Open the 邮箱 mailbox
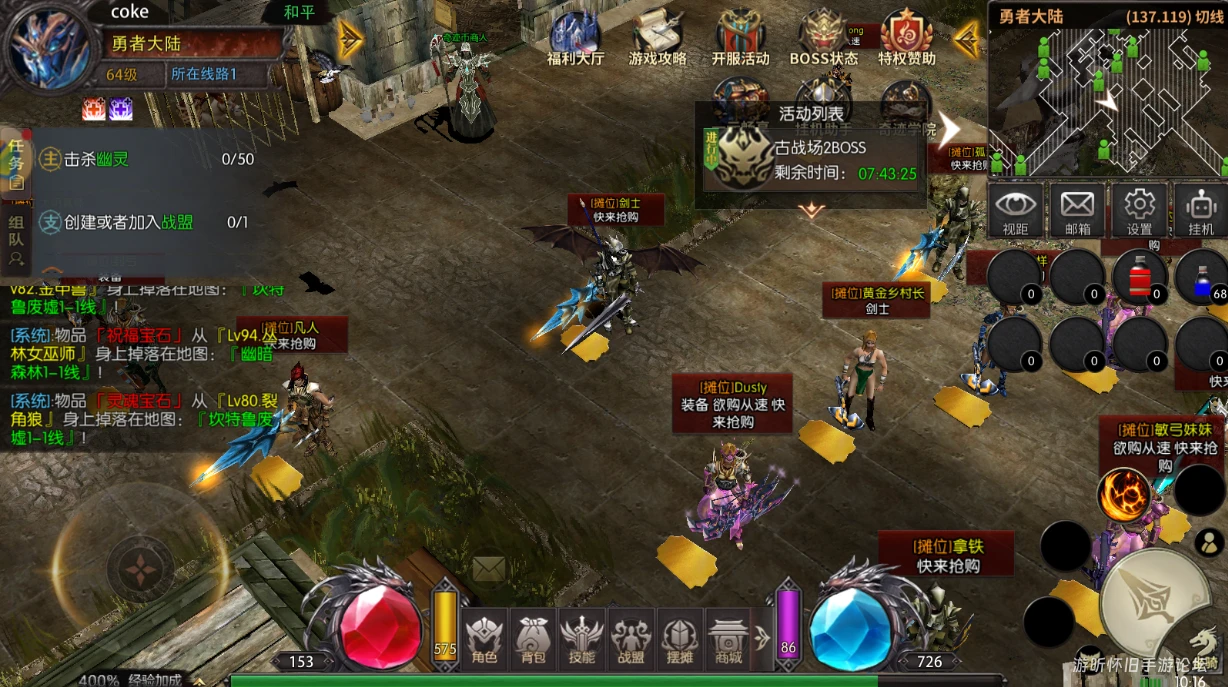The width and height of the screenshot is (1228, 687). (1077, 211)
